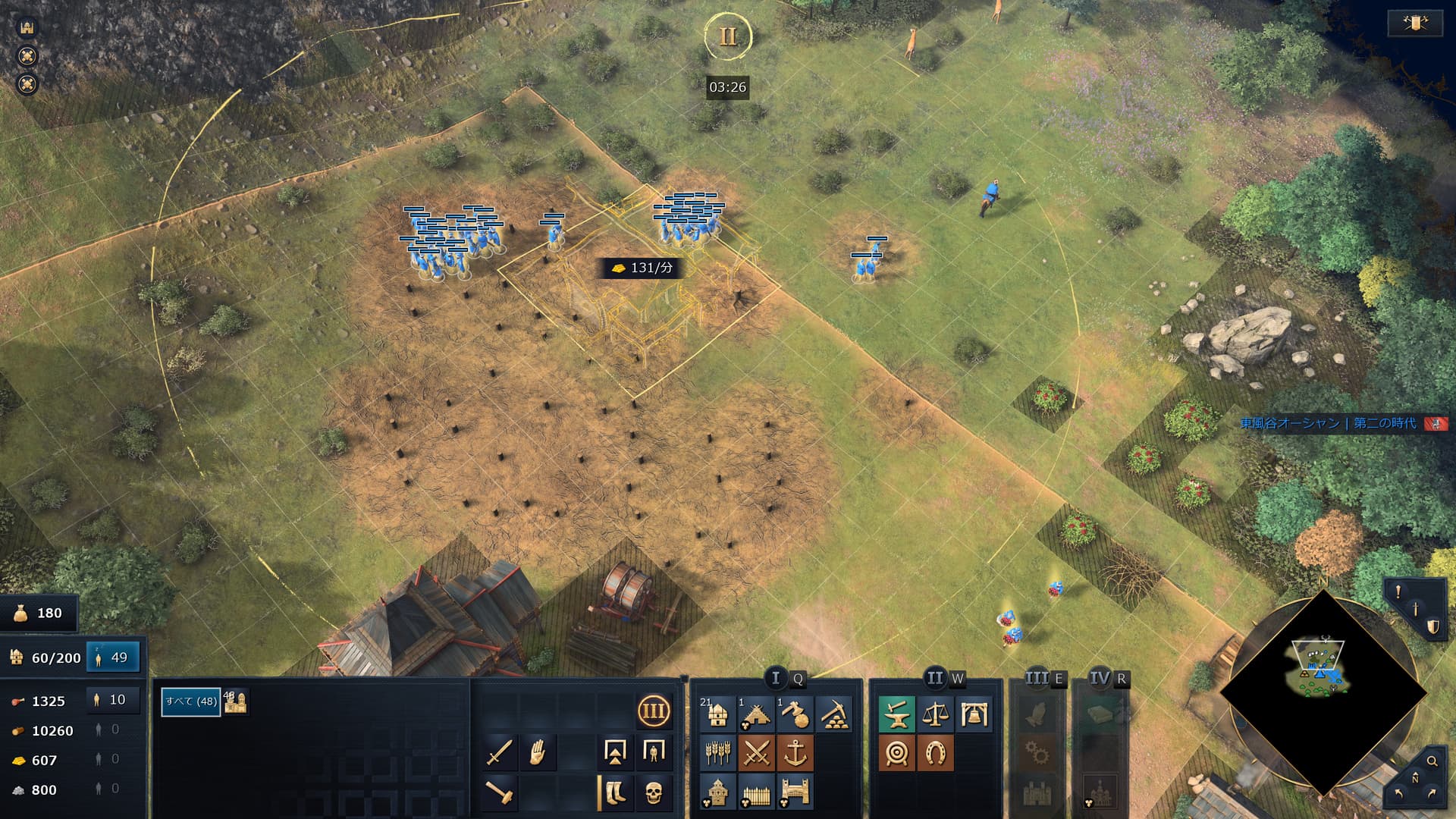The height and width of the screenshot is (819, 1456).
Task: Select the market scales icon
Action: [936, 714]
